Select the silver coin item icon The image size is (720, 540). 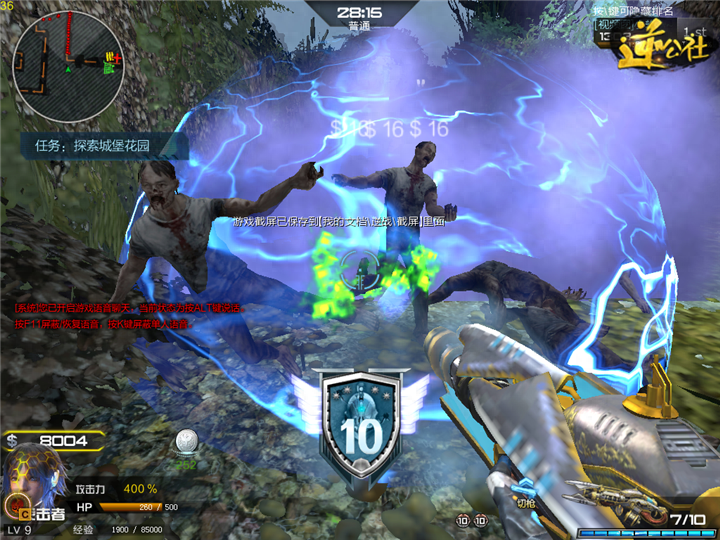point(185,441)
